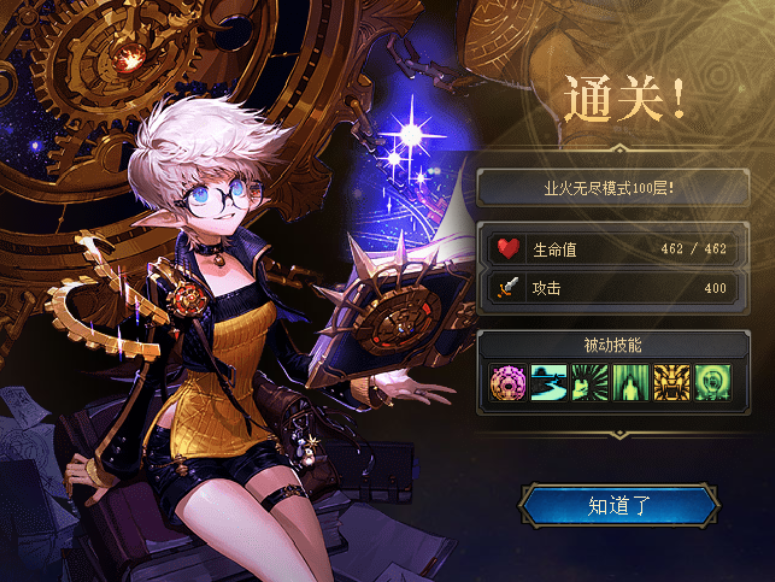The width and height of the screenshot is (775, 582).
Task: Confirm with the 知道了 button
Action: [619, 506]
